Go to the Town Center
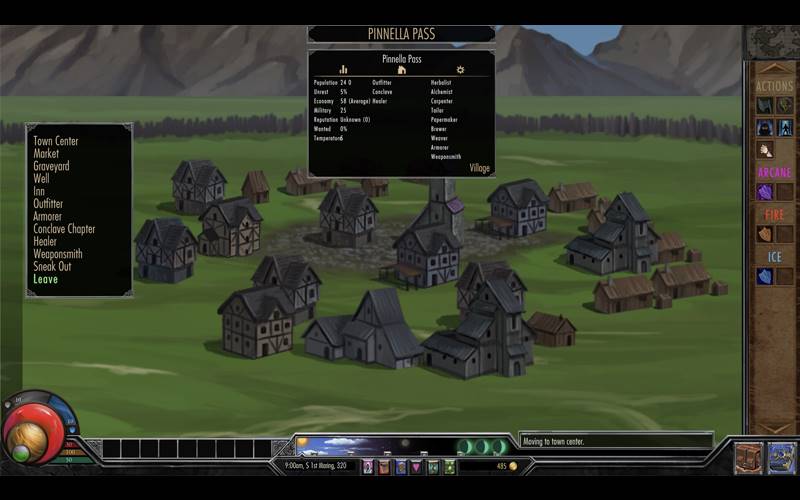This screenshot has height=500, width=800. pos(56,141)
